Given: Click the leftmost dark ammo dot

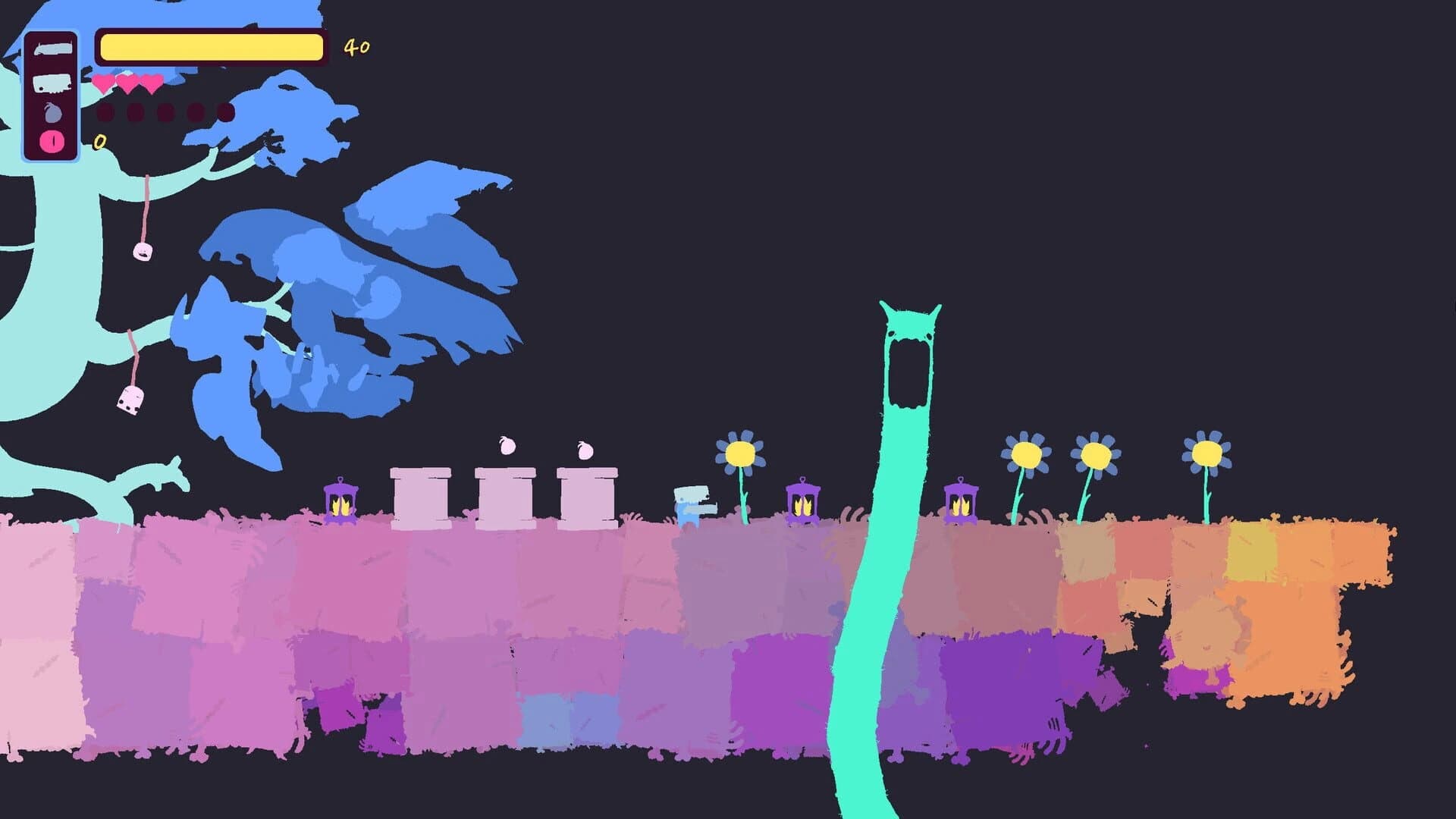Looking at the screenshot, I should (x=105, y=112).
